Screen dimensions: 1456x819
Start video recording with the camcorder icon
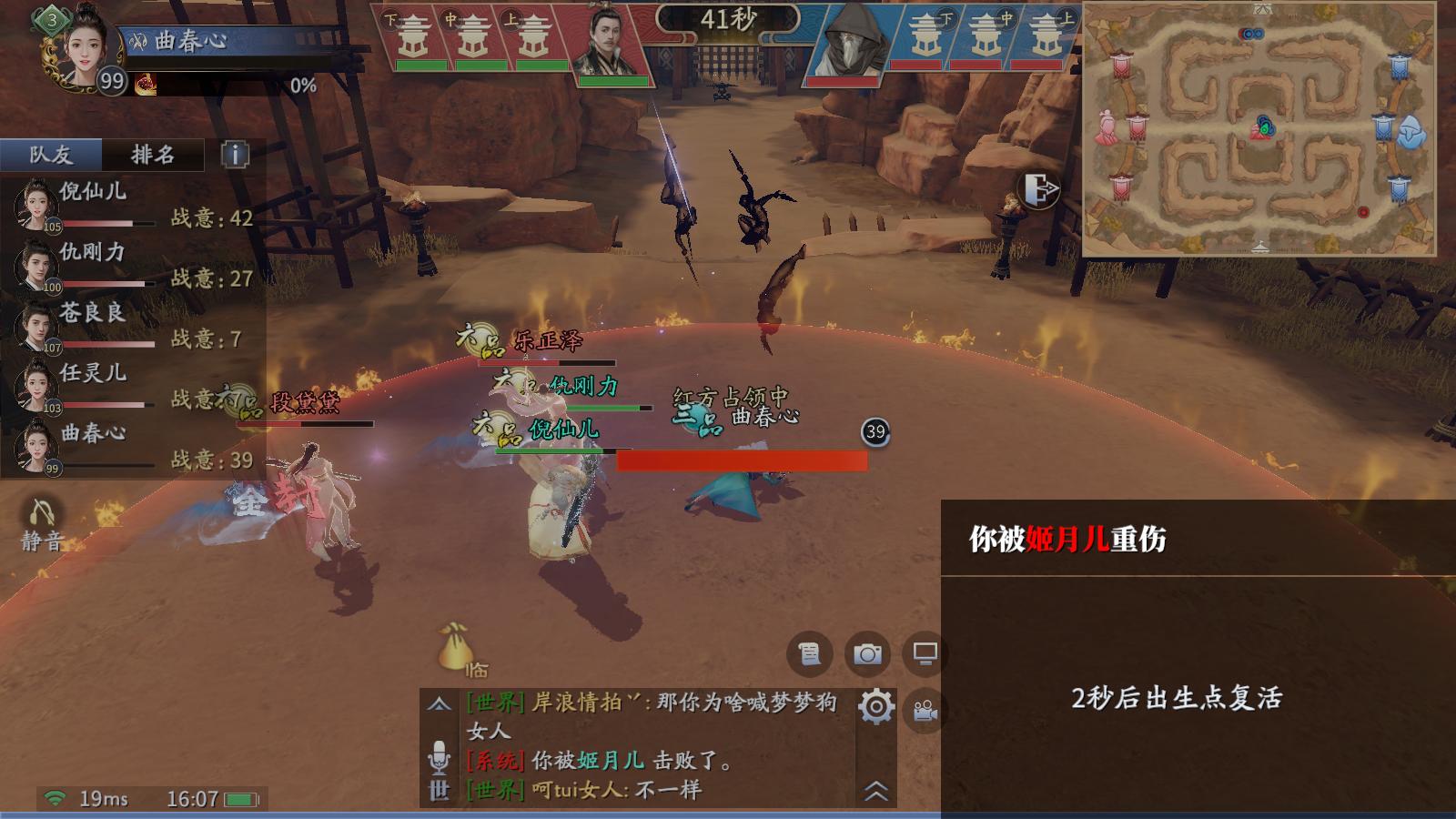click(x=925, y=711)
